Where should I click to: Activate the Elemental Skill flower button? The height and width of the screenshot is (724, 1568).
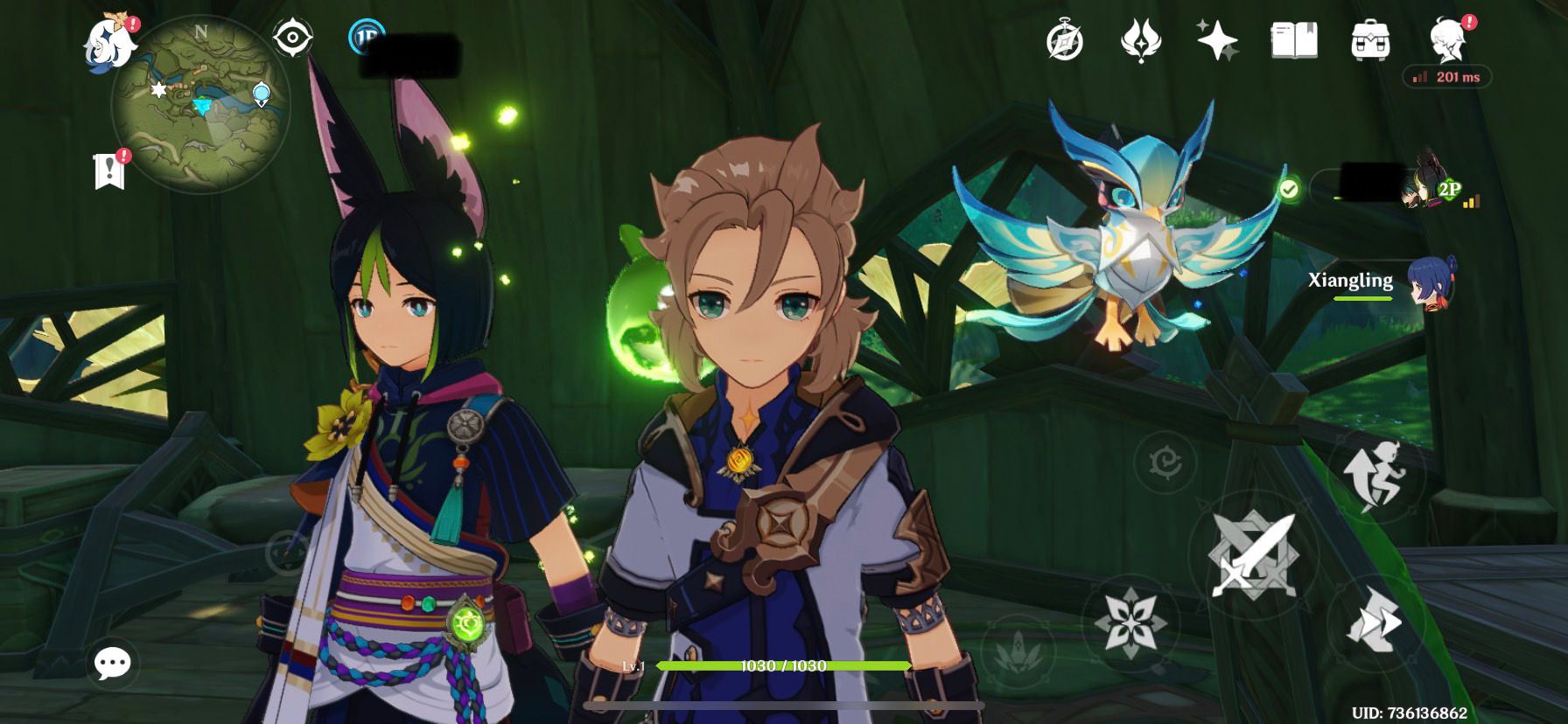point(1131,621)
